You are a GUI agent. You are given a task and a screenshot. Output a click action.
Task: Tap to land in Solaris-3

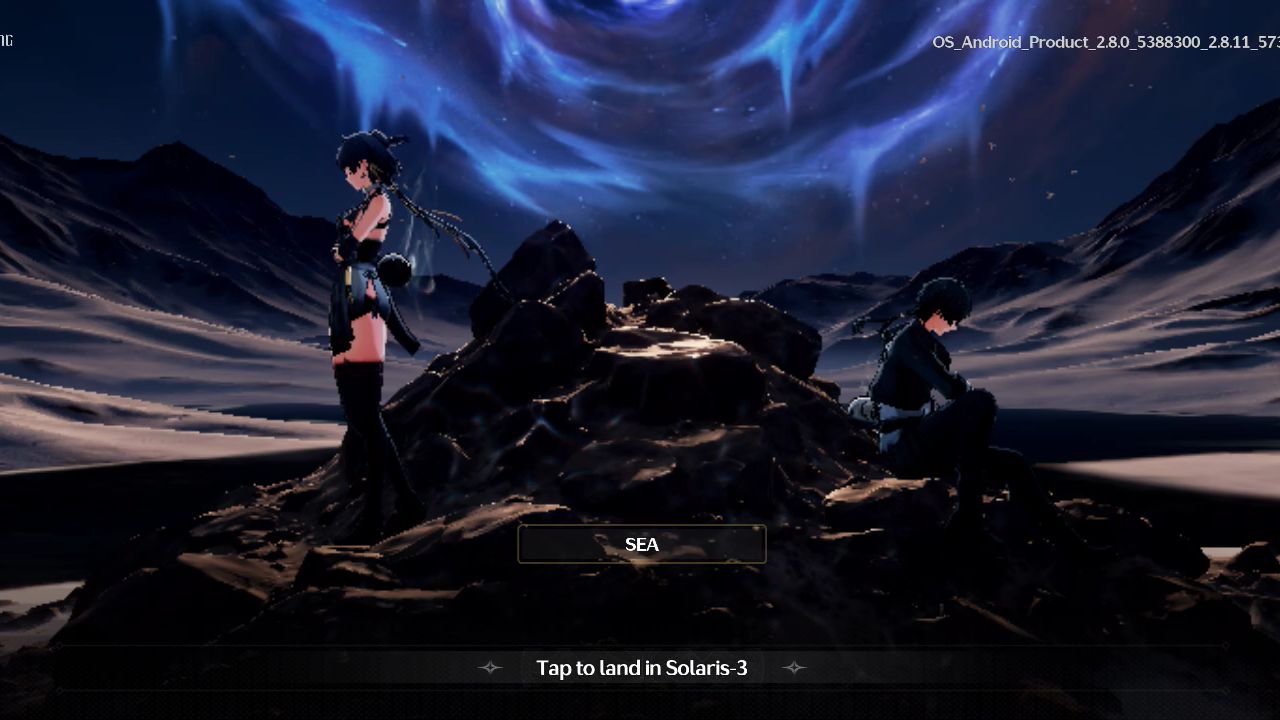(x=641, y=668)
